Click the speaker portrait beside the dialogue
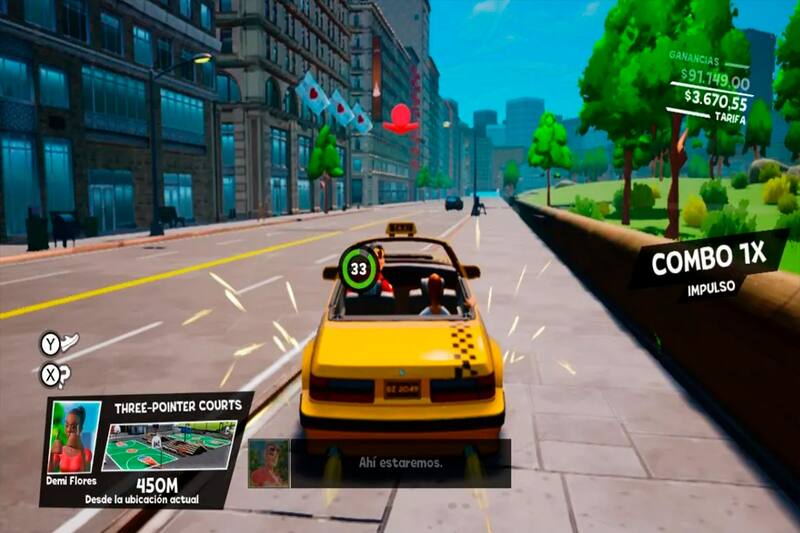This screenshot has height=533, width=800. [269, 463]
